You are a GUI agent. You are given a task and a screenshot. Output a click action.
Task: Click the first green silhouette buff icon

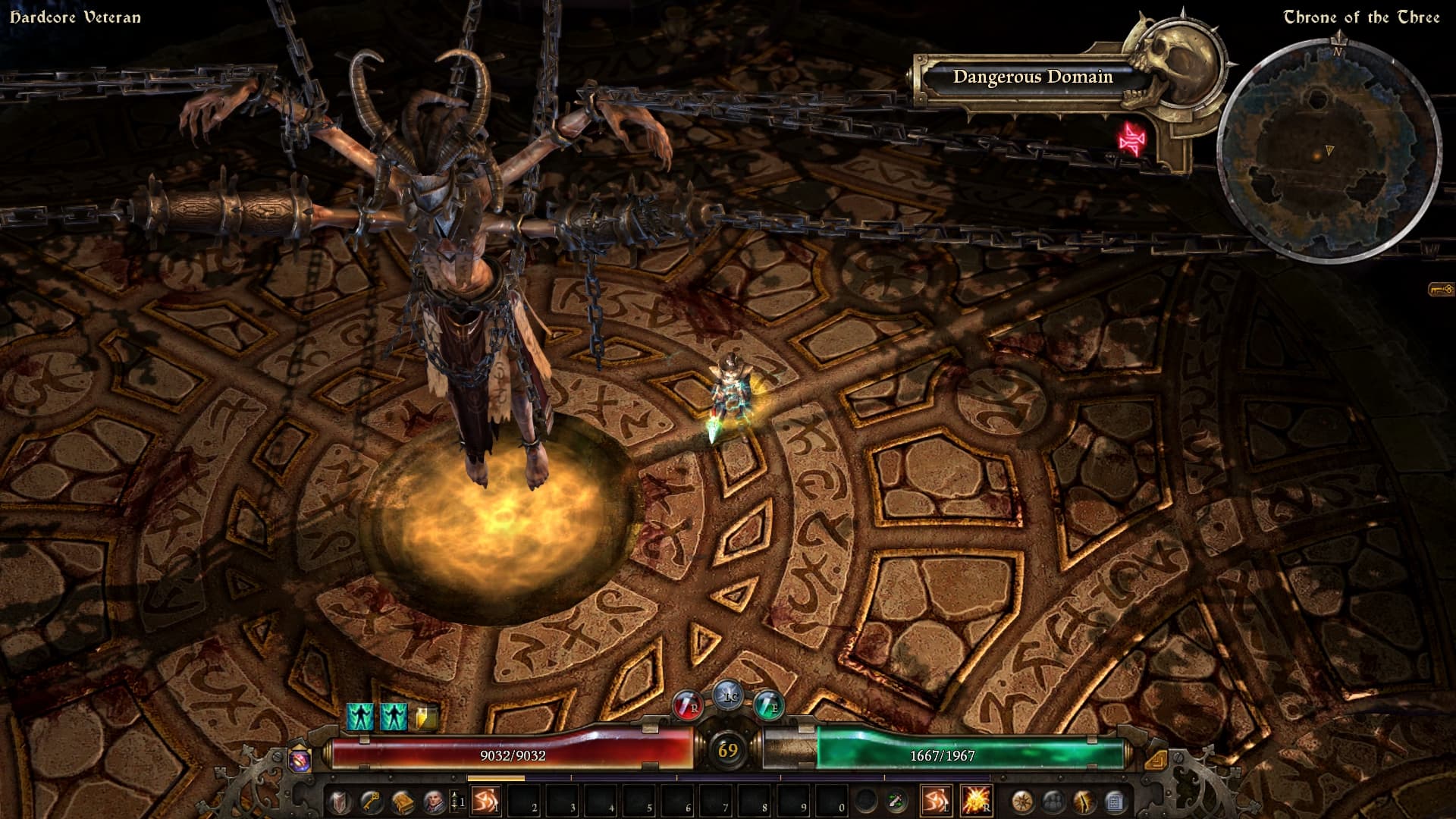[x=360, y=717]
